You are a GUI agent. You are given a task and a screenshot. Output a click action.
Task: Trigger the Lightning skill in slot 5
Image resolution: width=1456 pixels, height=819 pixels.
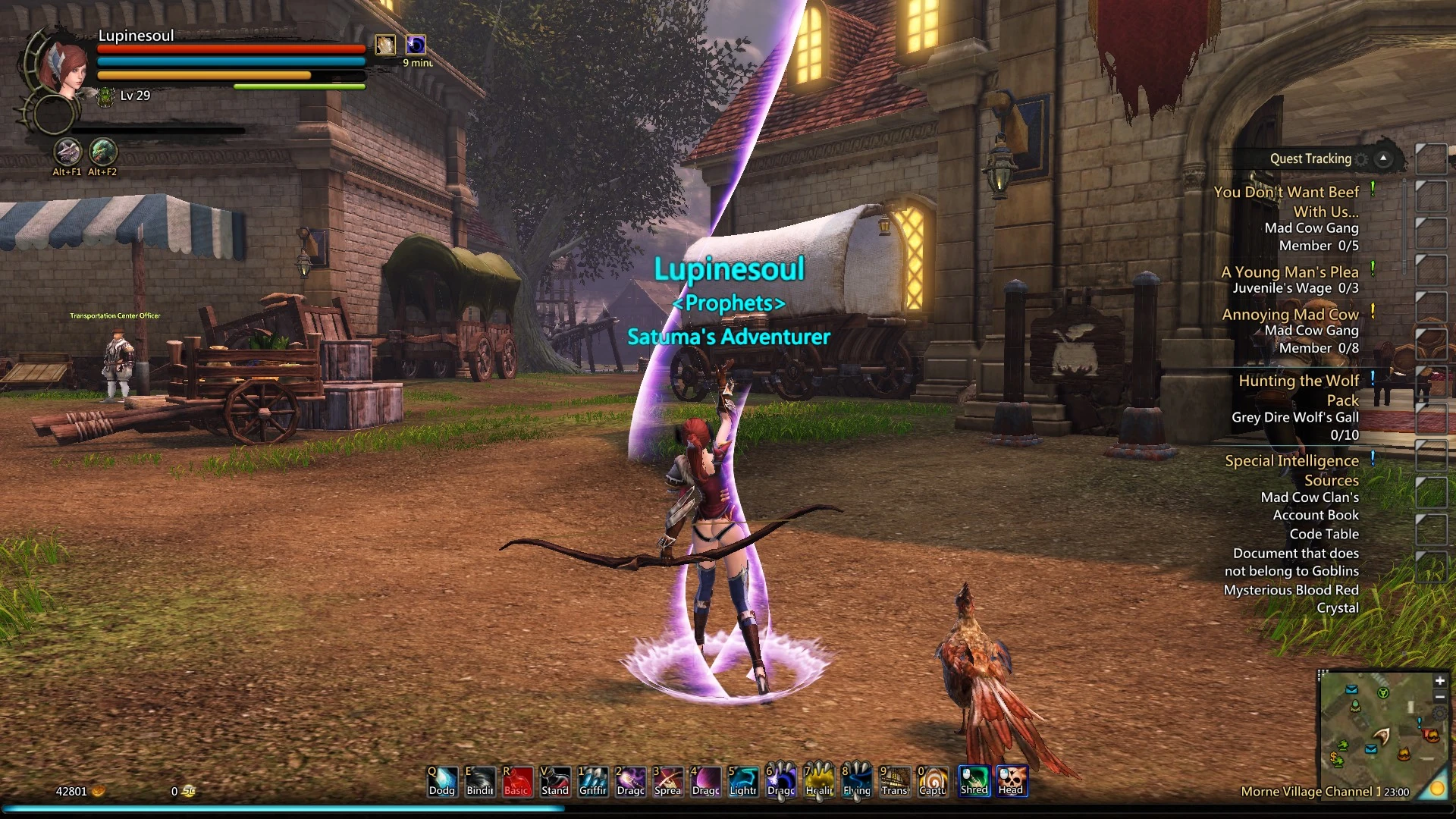pyautogui.click(x=743, y=780)
